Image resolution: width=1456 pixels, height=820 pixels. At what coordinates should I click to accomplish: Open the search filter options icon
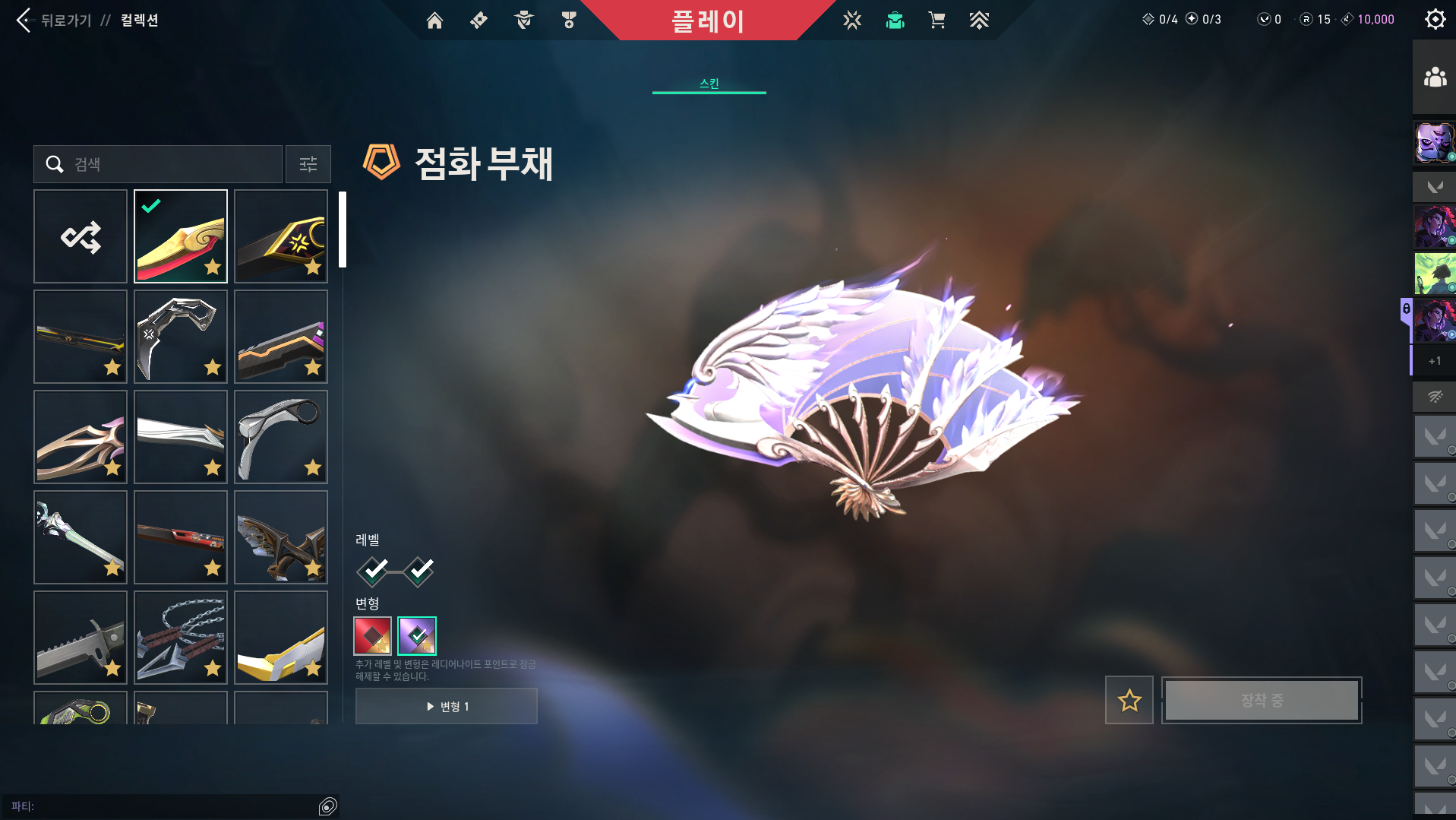[x=308, y=164]
